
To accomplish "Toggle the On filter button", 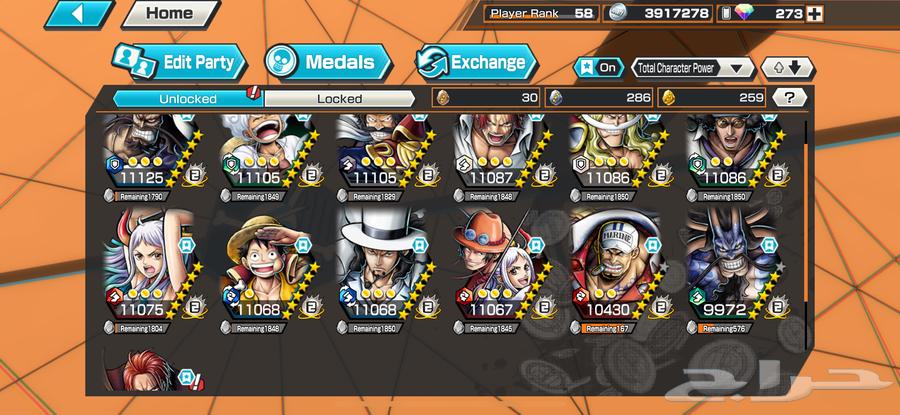I will click(597, 67).
